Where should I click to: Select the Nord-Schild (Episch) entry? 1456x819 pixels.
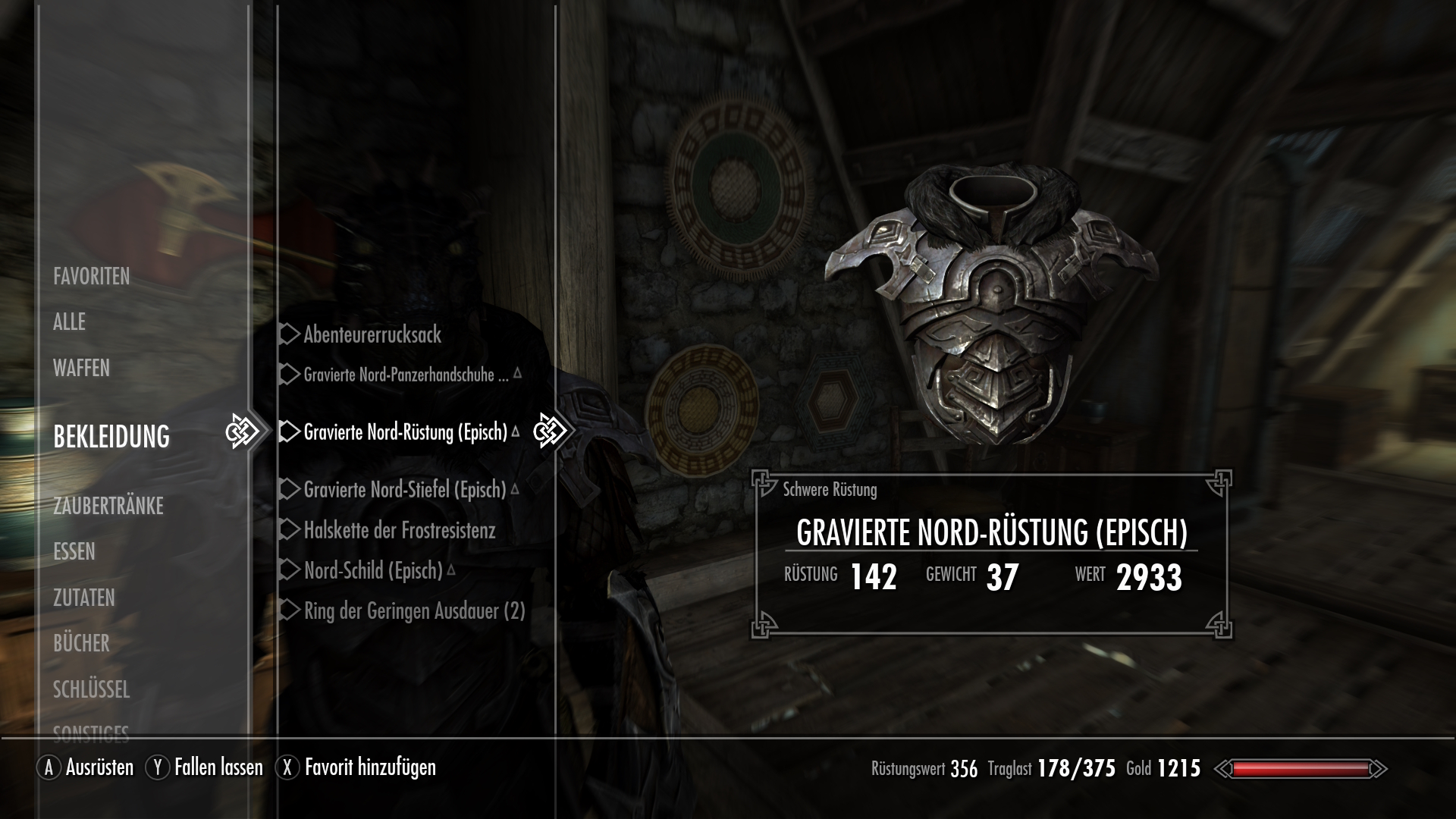373,570
